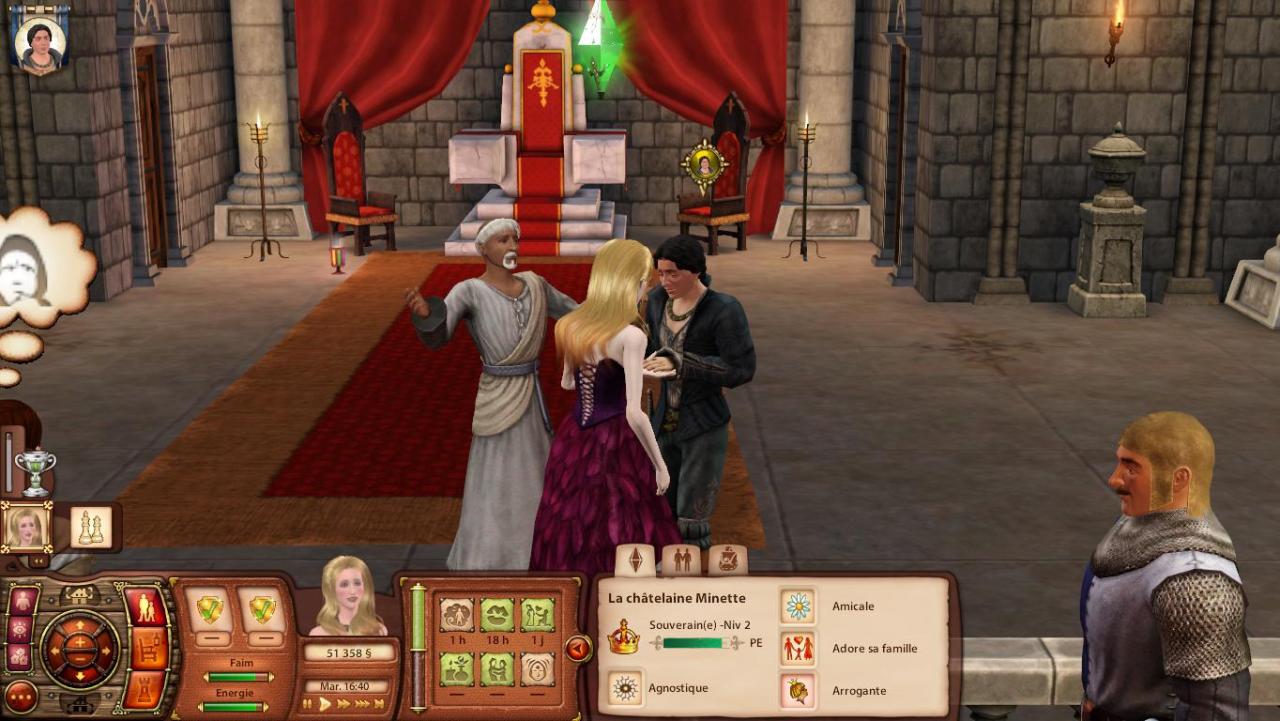Switch to the castle tower mode button

149,690
